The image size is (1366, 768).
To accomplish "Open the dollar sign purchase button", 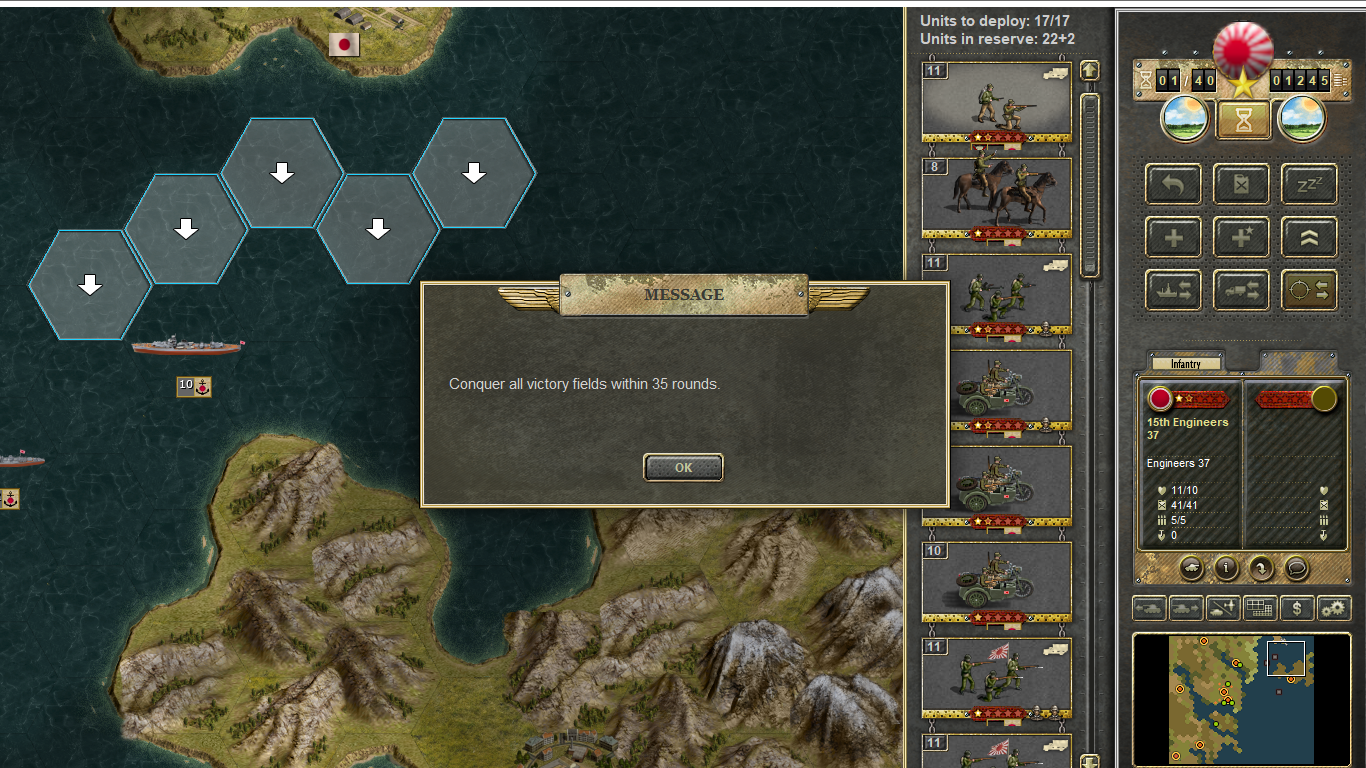I will click(x=1297, y=607).
